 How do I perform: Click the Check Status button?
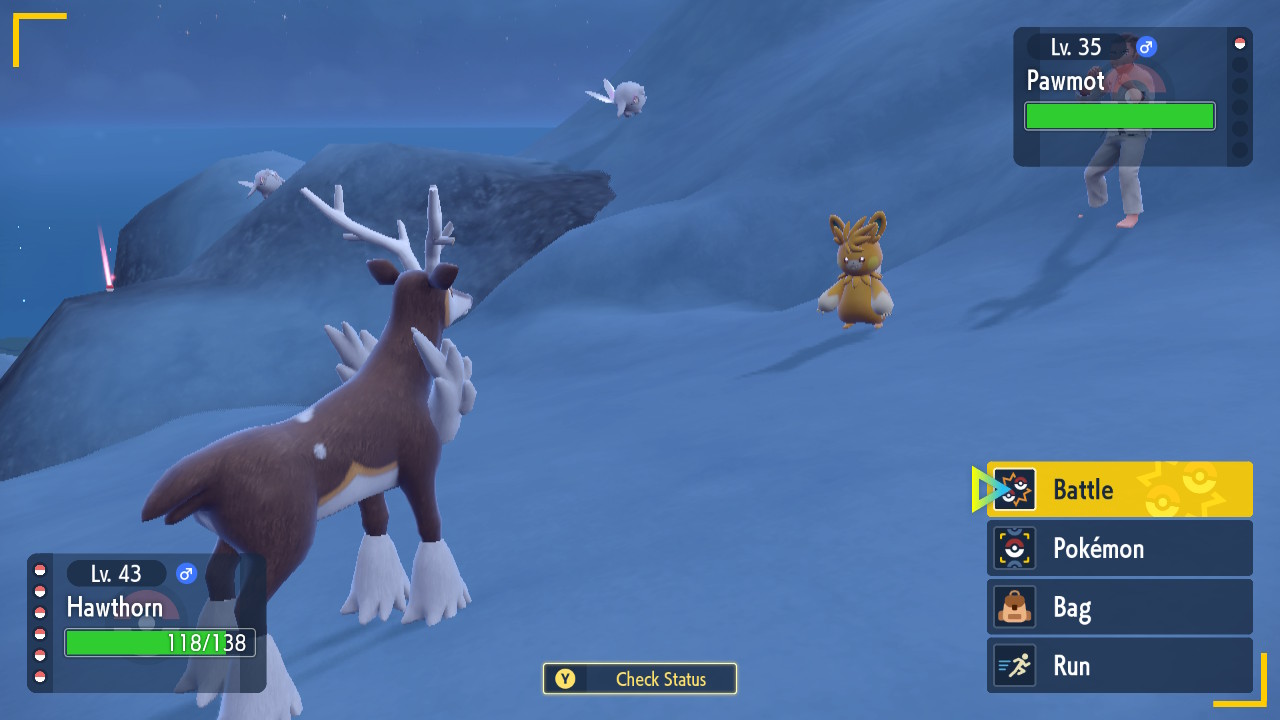(x=640, y=679)
